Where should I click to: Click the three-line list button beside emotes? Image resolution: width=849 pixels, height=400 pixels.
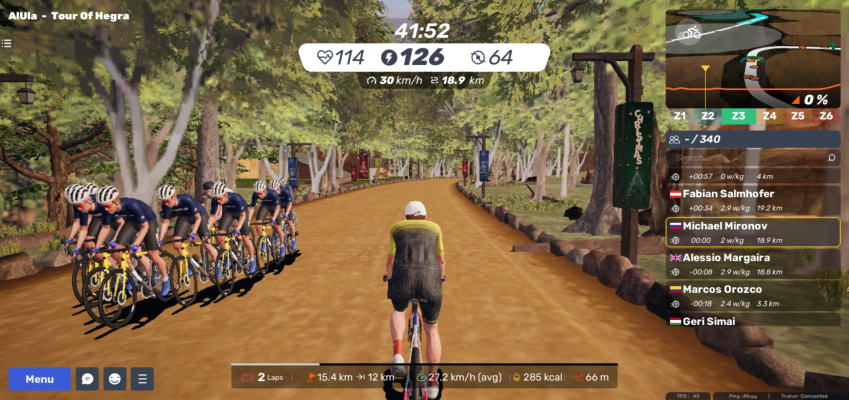[x=142, y=379]
